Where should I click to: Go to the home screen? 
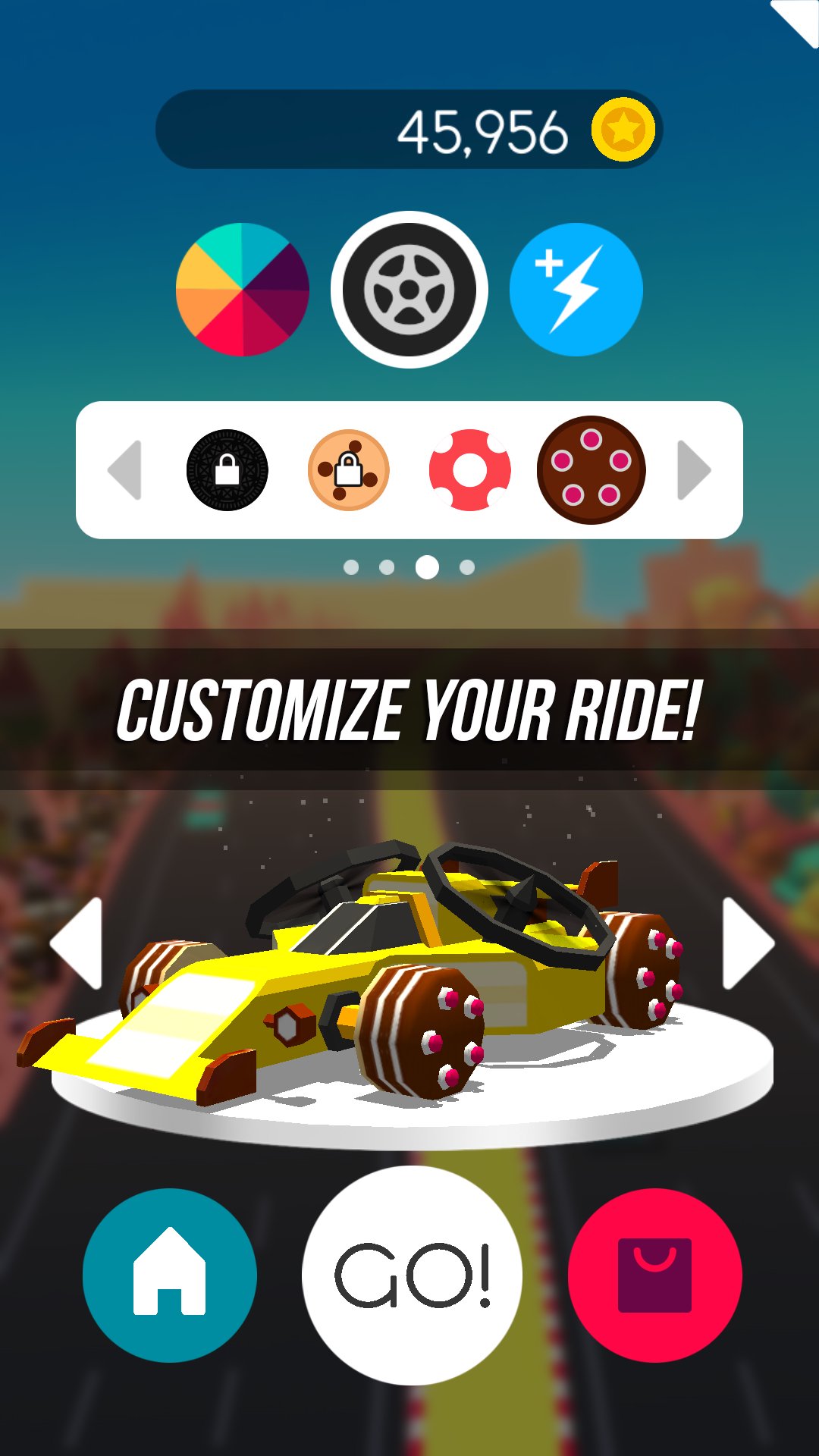170,1276
